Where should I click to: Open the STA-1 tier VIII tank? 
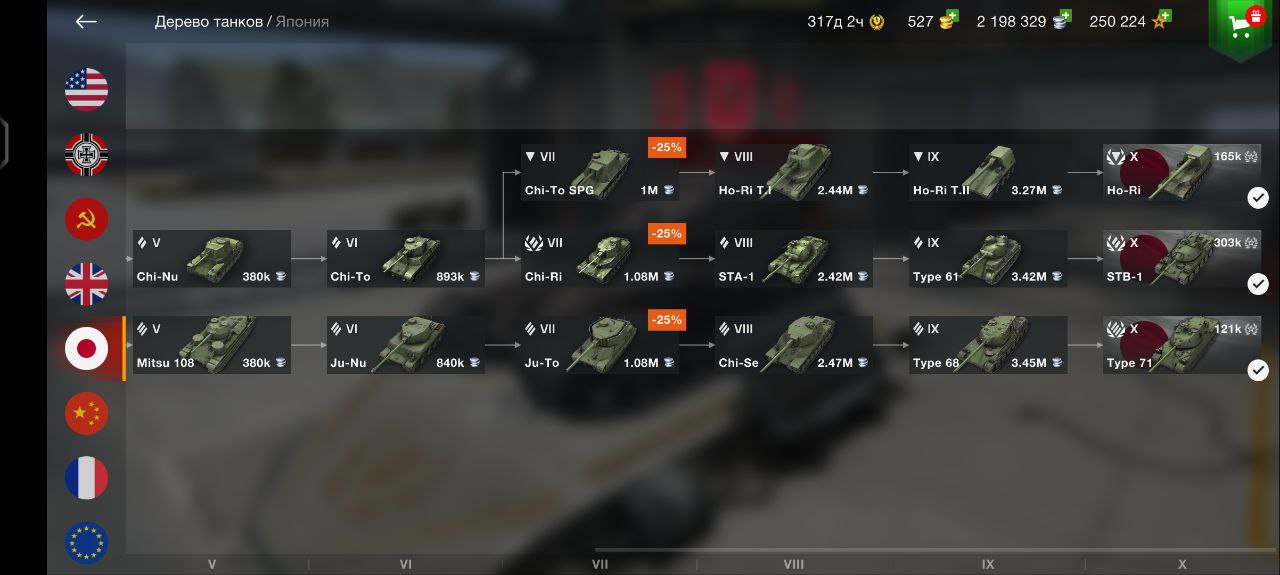pos(793,259)
